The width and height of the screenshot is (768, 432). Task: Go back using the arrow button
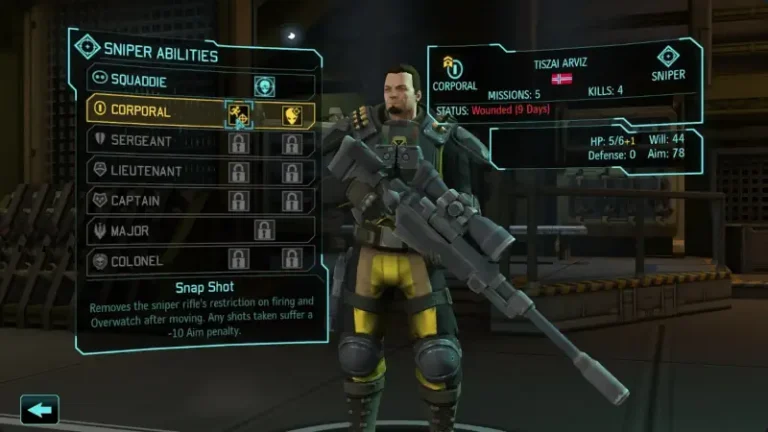[40, 409]
